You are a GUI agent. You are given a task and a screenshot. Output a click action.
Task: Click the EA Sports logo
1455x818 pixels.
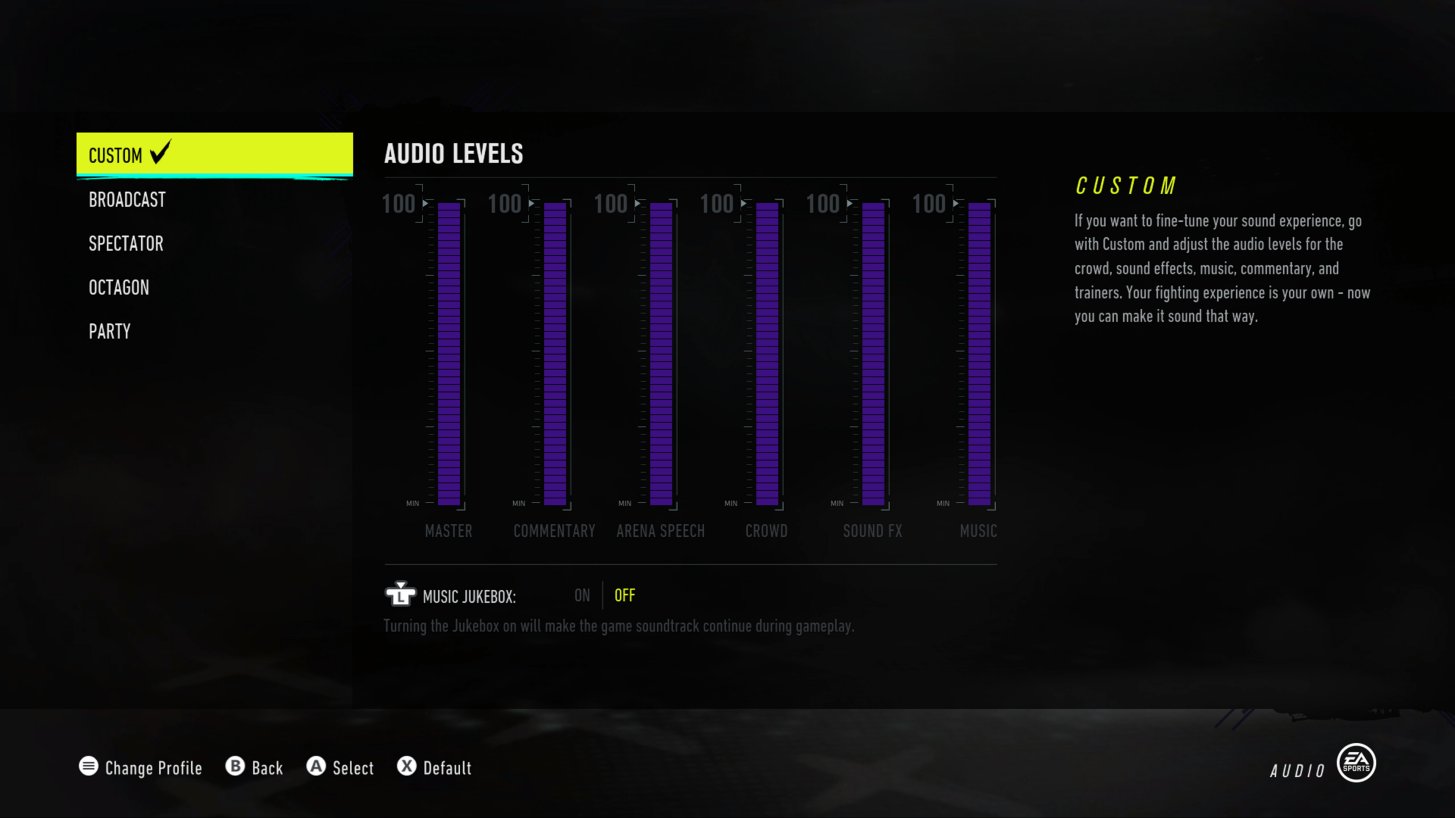[1355, 763]
